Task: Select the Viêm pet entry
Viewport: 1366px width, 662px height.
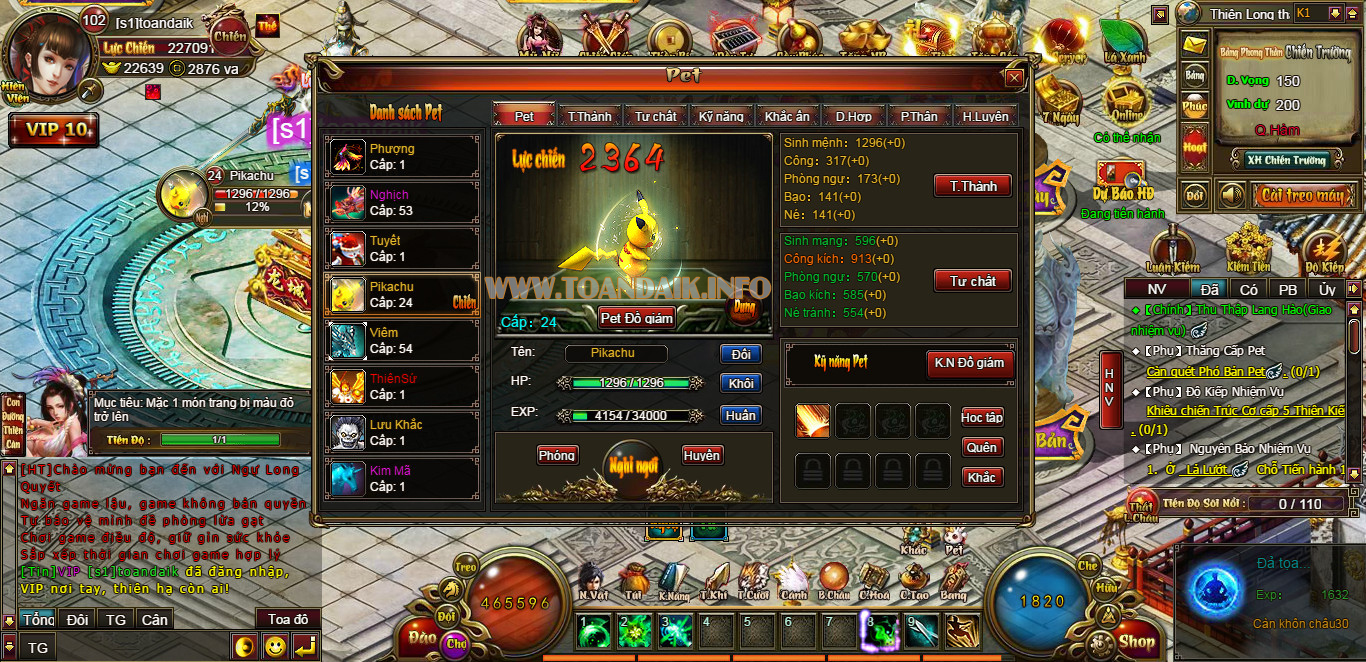Action: 402,341
